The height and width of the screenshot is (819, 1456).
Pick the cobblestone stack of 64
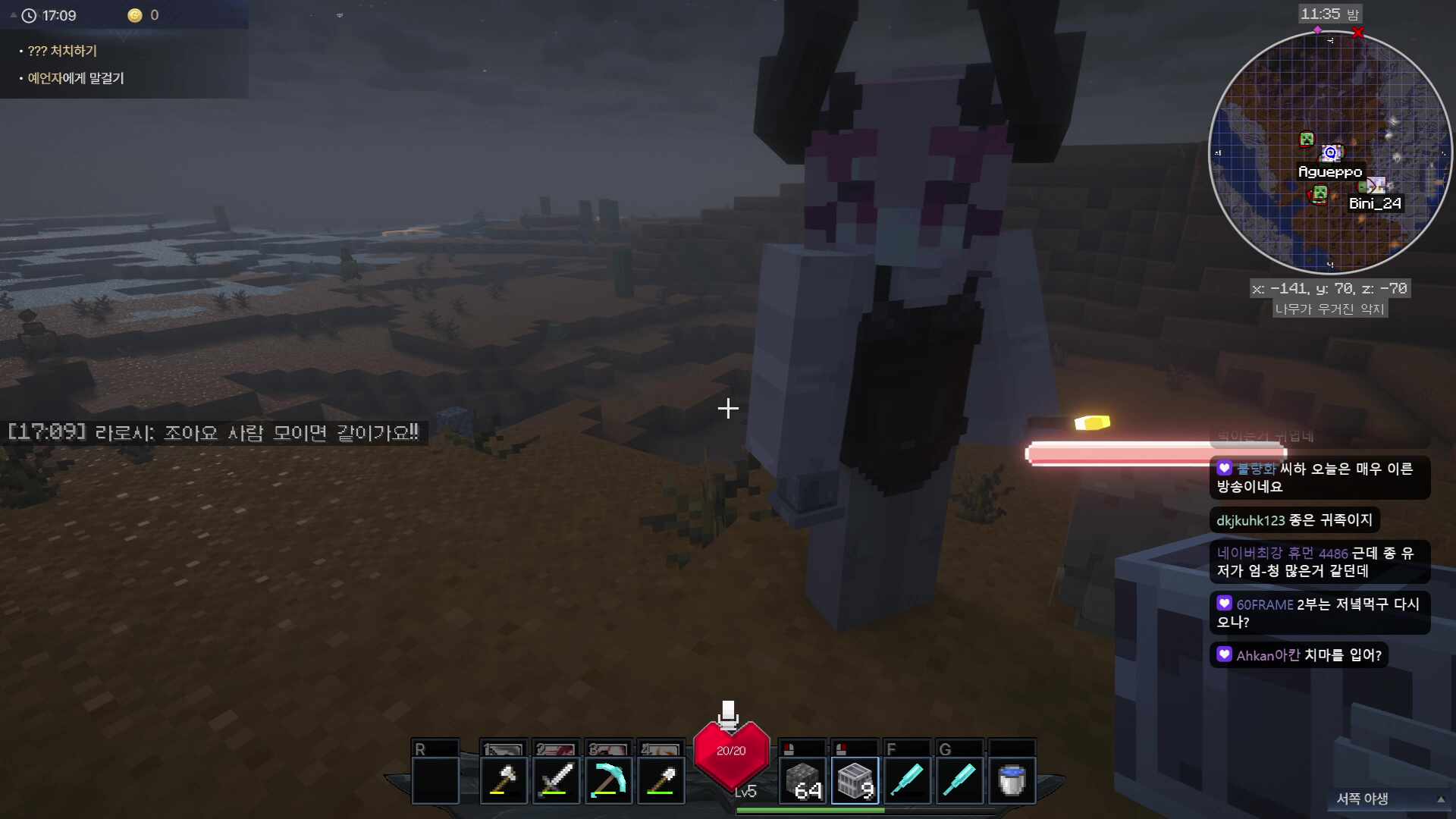[x=802, y=780]
